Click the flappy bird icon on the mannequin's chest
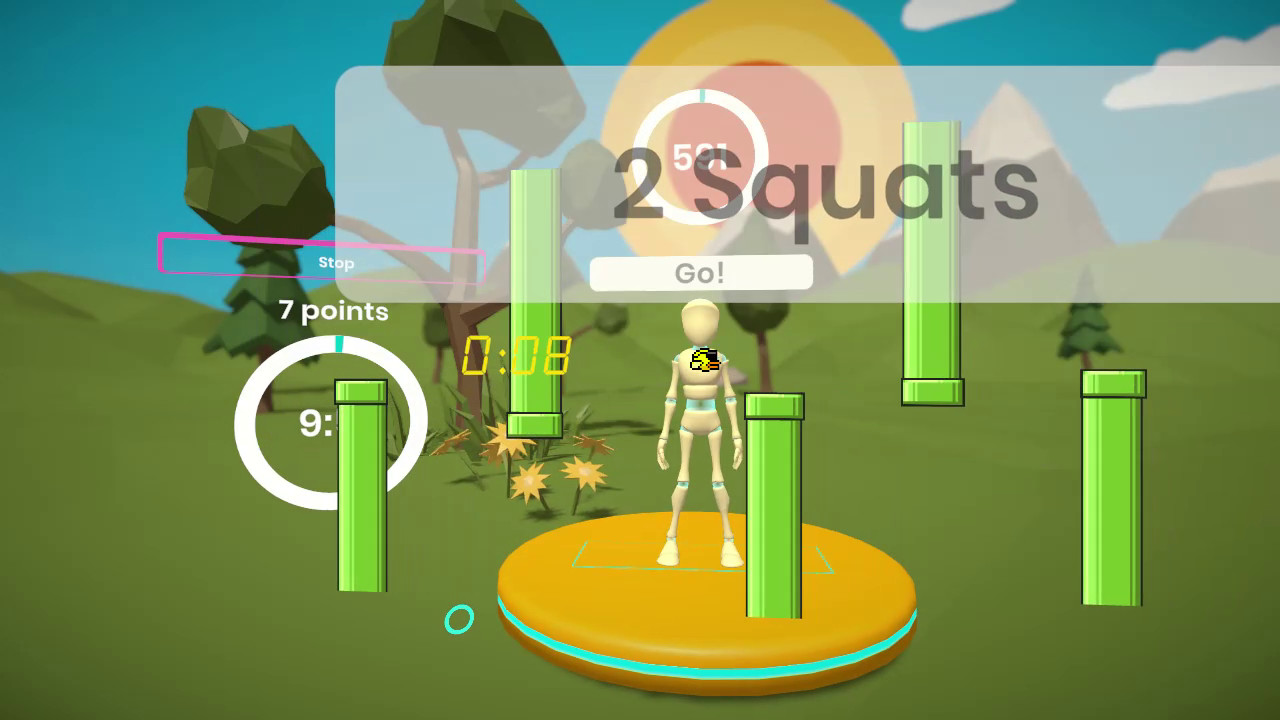This screenshot has height=720, width=1280. point(704,362)
